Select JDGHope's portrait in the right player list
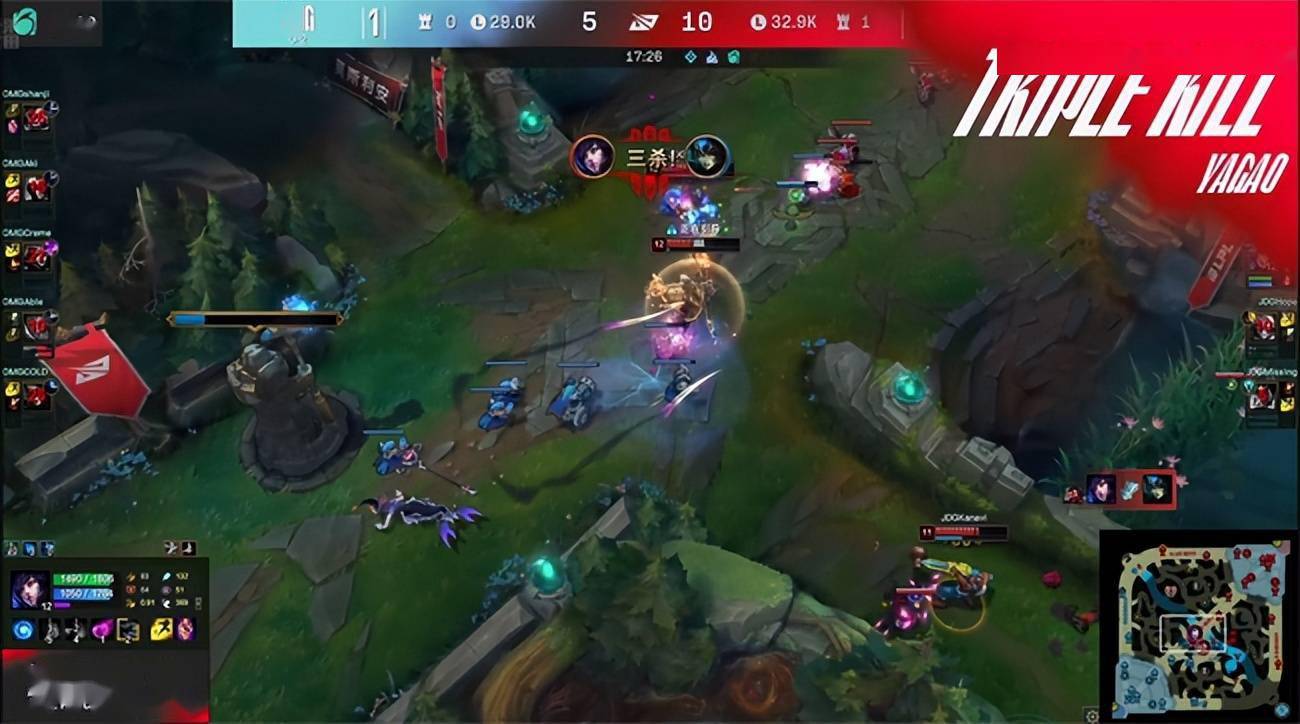 click(x=1264, y=325)
